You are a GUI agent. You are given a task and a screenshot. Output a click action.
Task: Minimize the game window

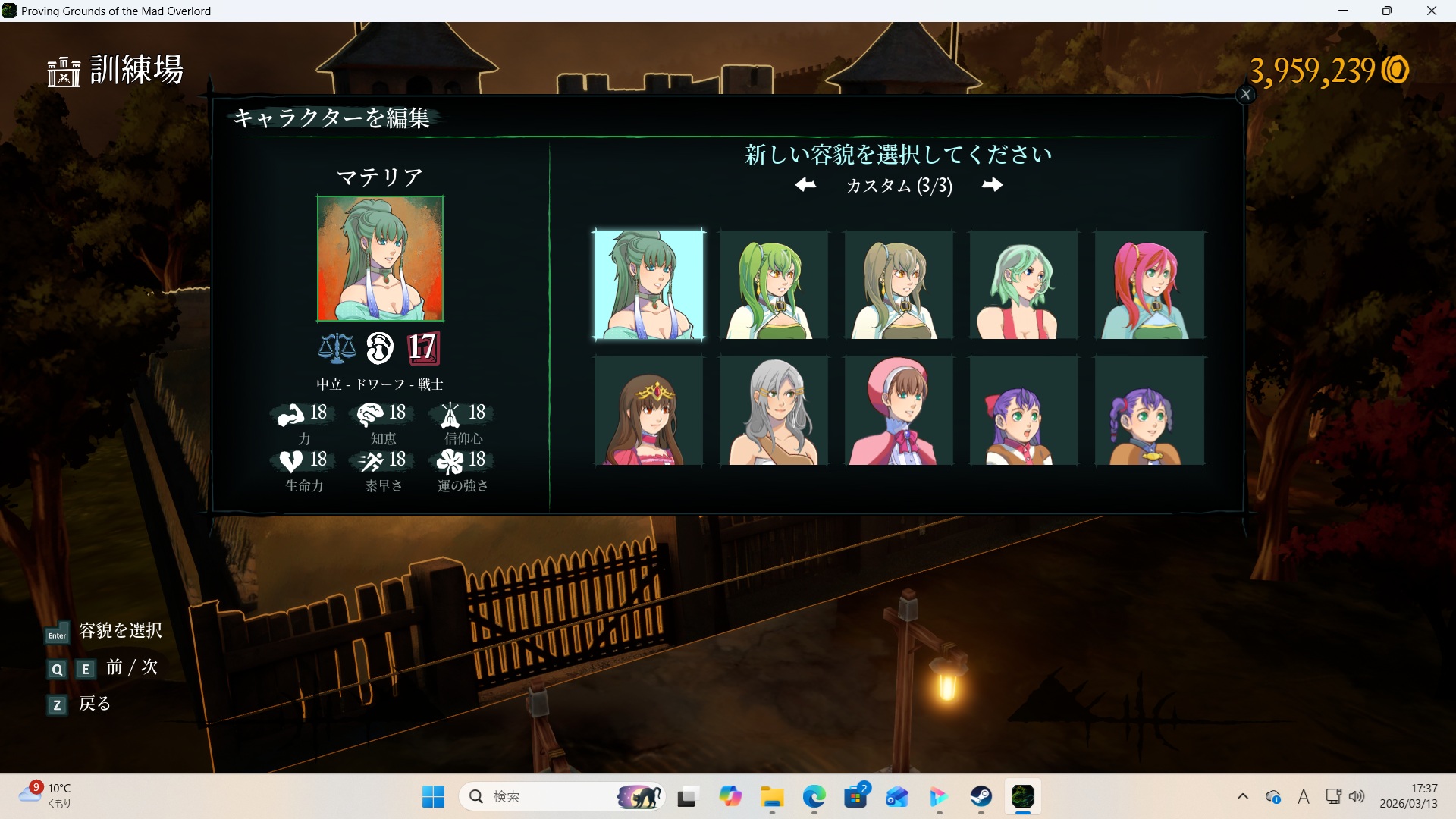[x=1343, y=11]
